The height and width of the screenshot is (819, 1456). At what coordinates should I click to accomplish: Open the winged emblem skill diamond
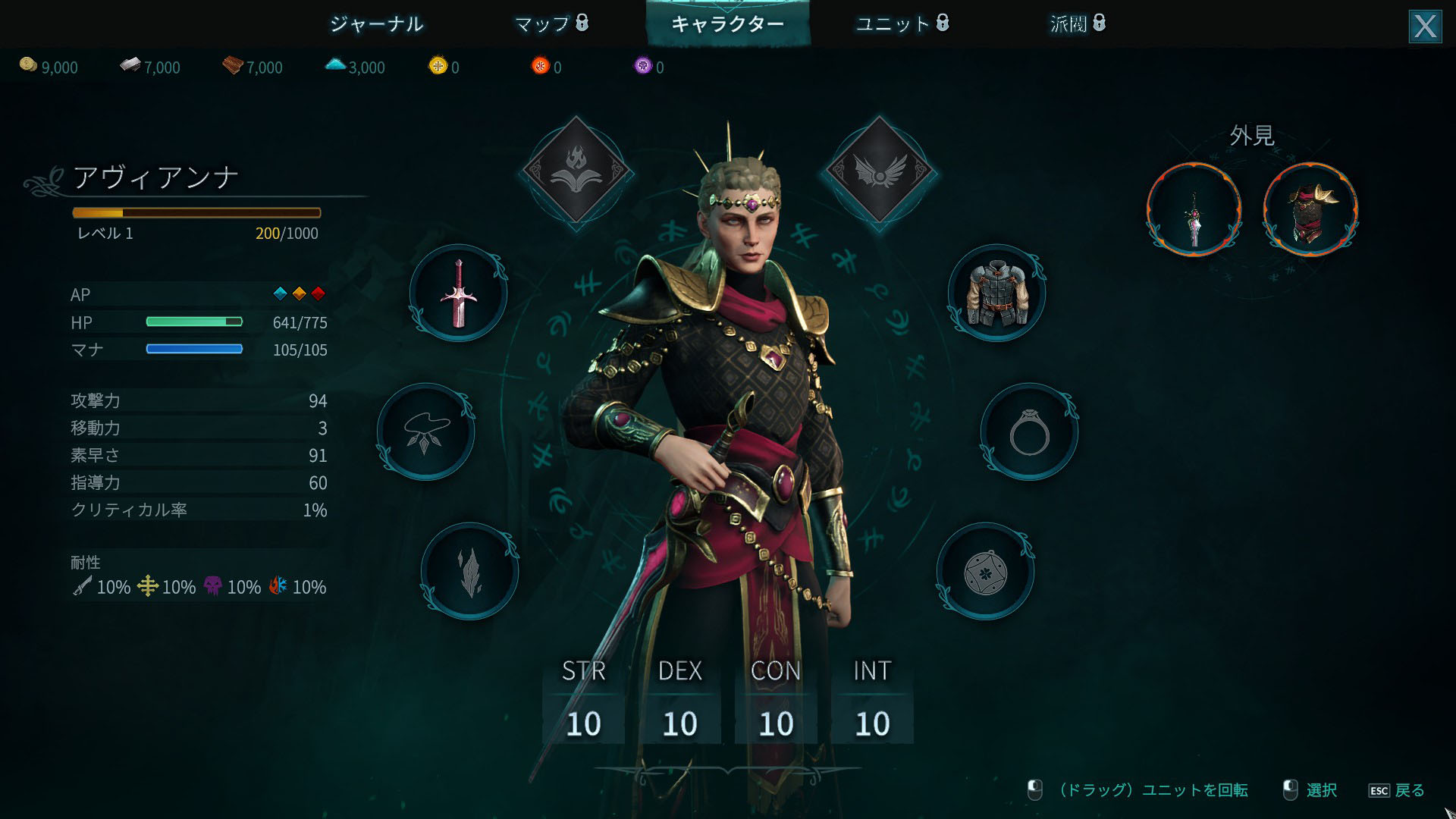coord(879,171)
